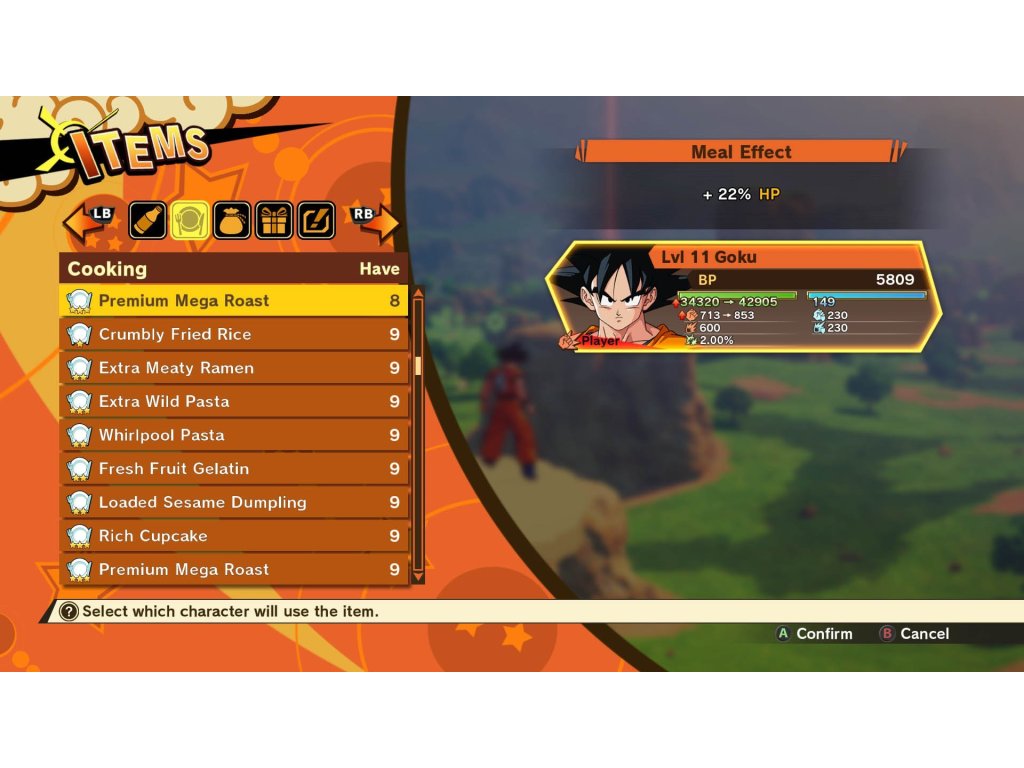Click the Cooking list scrollbar down arrow
The height and width of the screenshot is (768, 1024).
418,577
